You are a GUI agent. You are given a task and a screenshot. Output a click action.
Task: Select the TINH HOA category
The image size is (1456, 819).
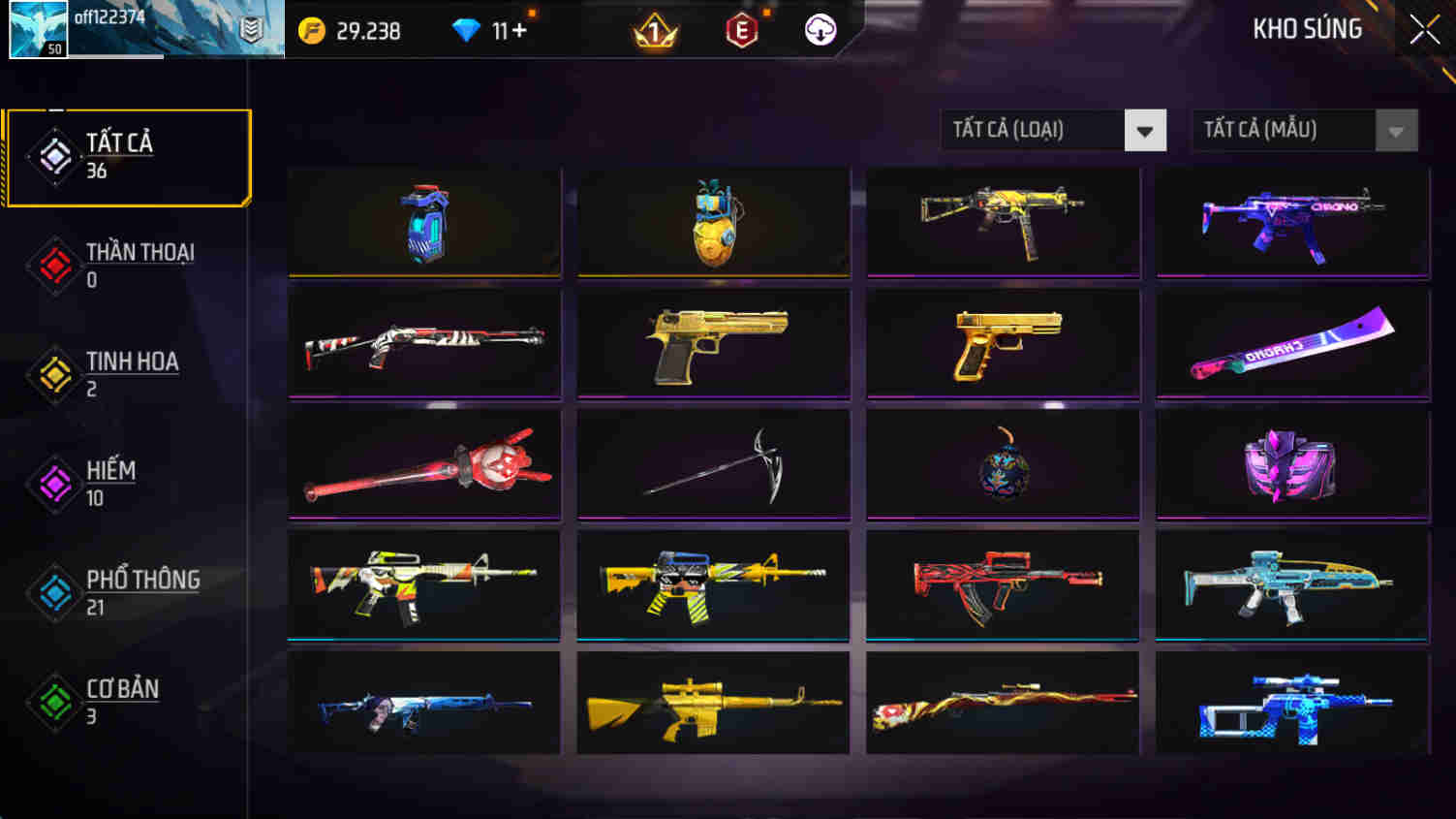(55, 374)
